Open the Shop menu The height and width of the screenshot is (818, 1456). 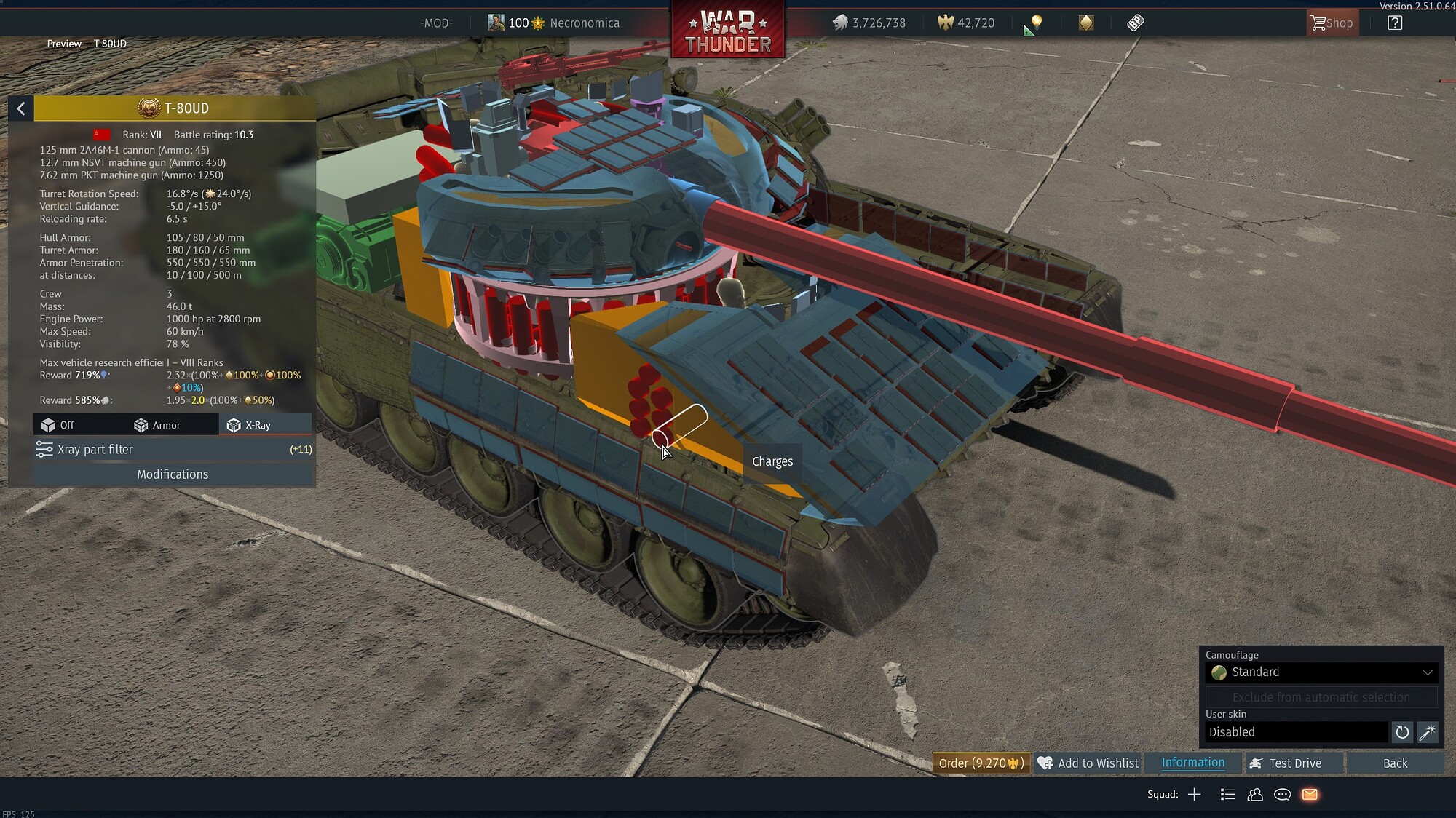click(x=1332, y=23)
